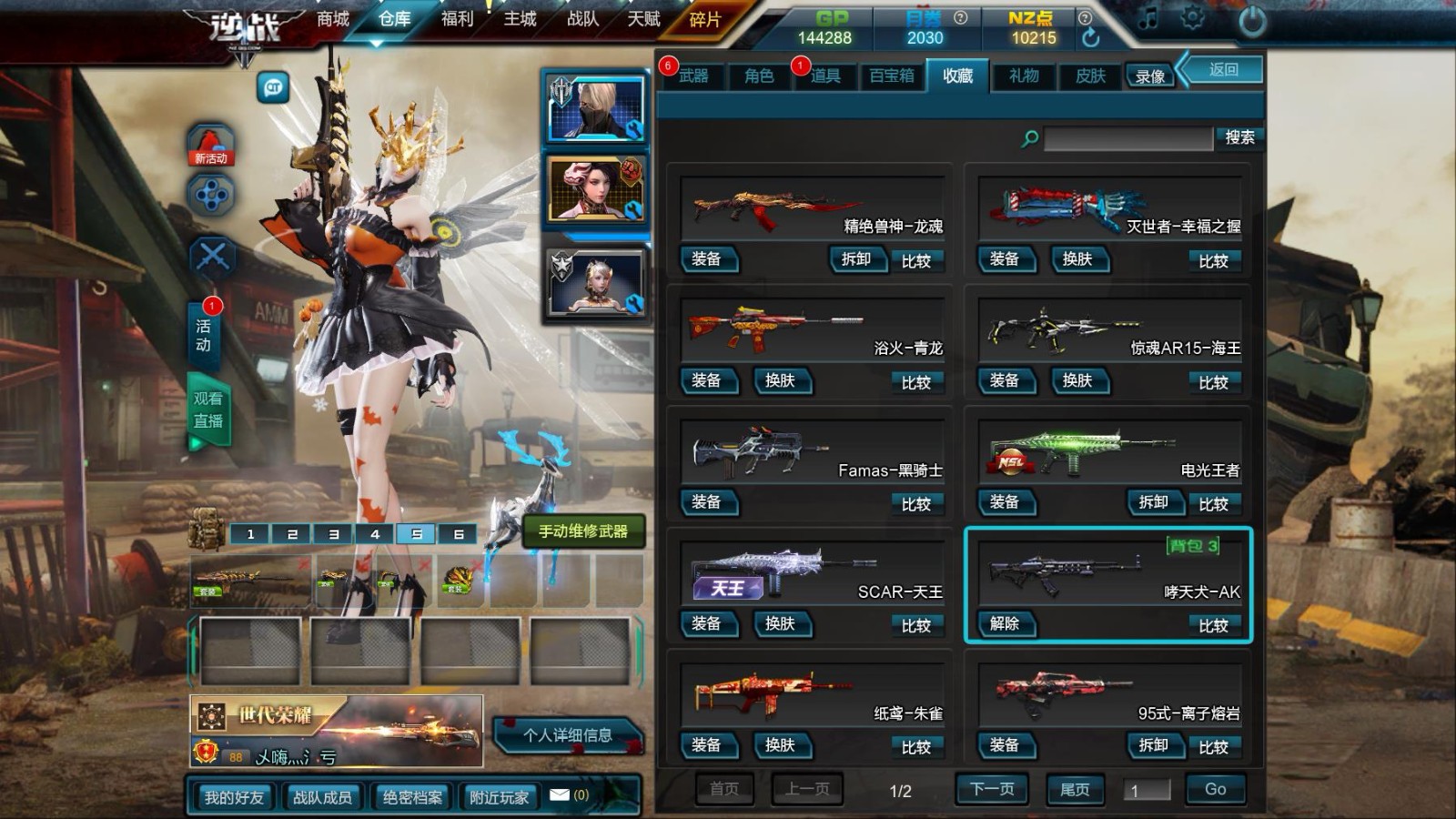1456x819 pixels.
Task: Open the power exit icon
Action: (1252, 21)
